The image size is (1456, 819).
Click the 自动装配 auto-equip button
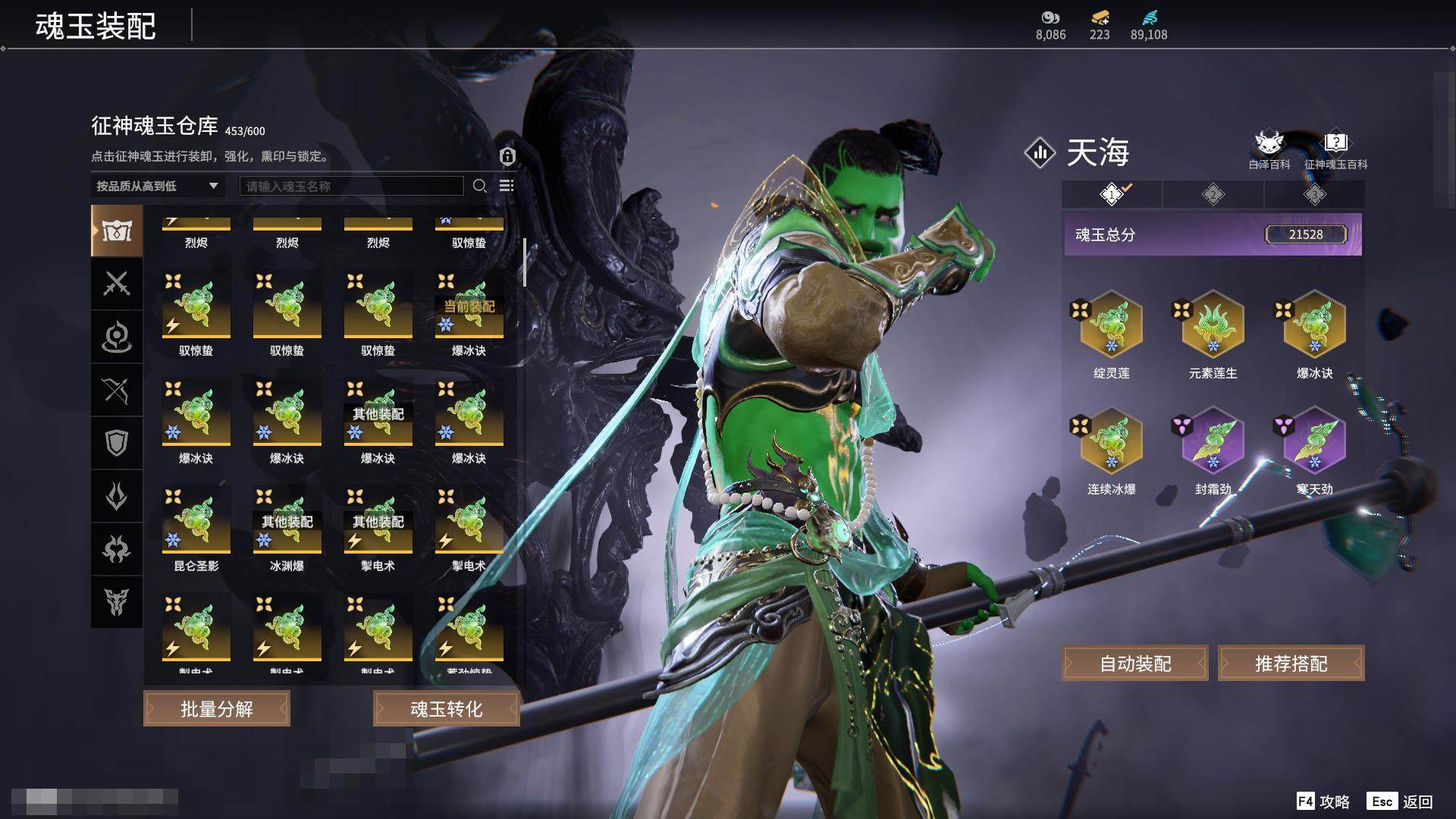click(1135, 664)
